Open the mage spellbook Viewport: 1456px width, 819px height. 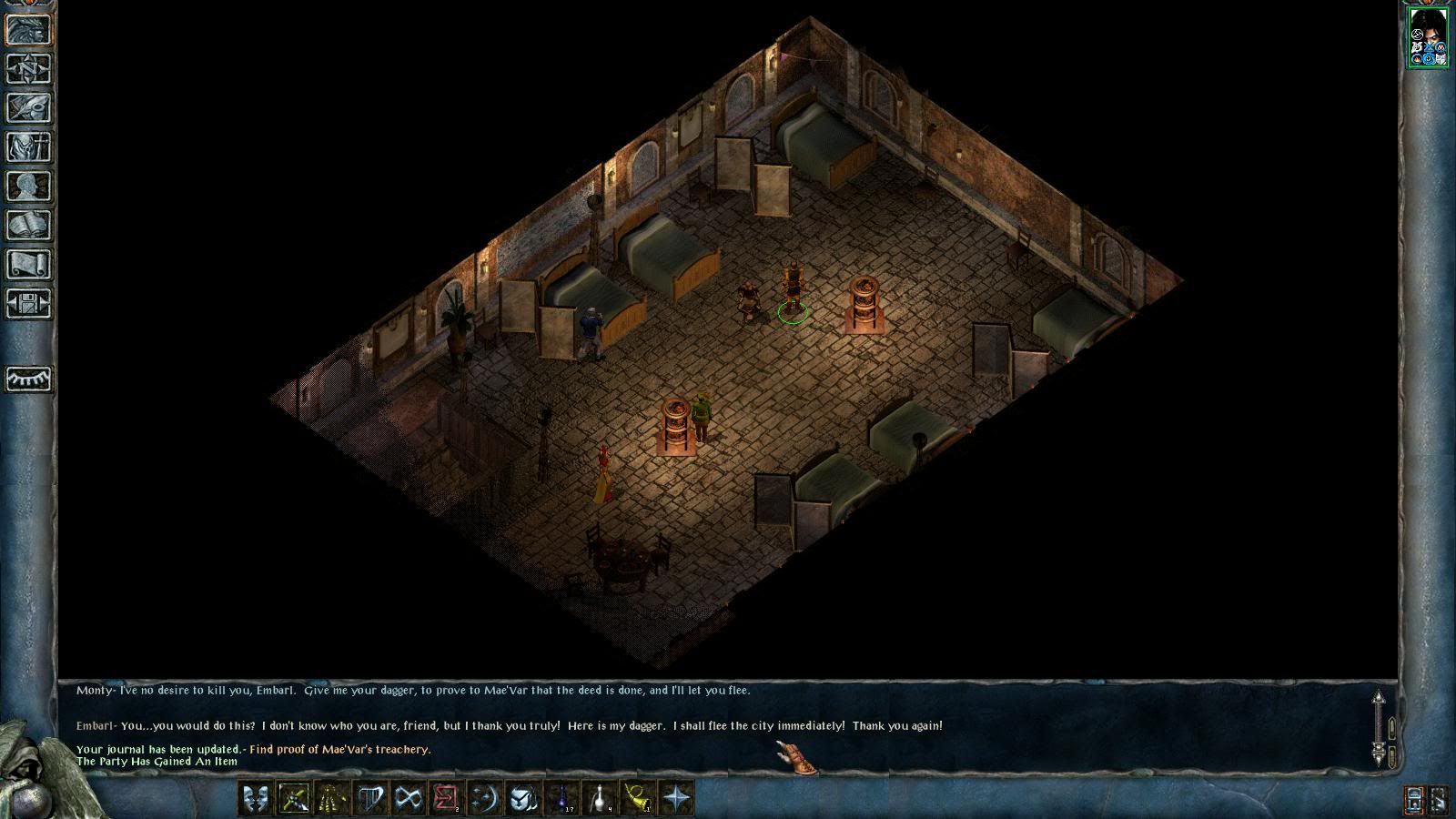click(29, 225)
